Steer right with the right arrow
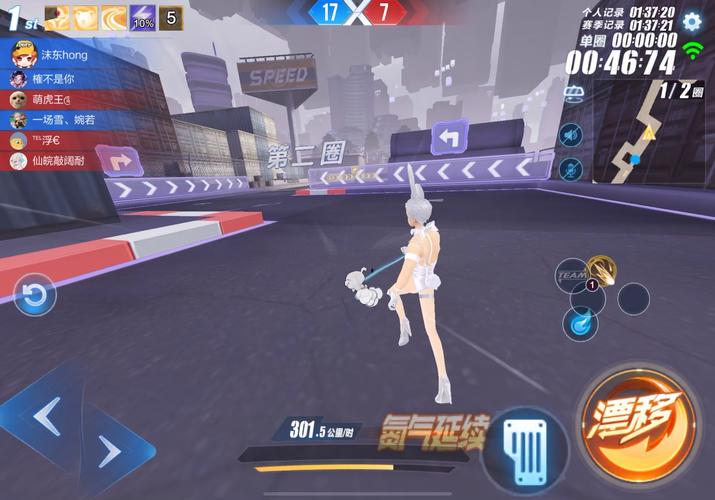 point(109,451)
